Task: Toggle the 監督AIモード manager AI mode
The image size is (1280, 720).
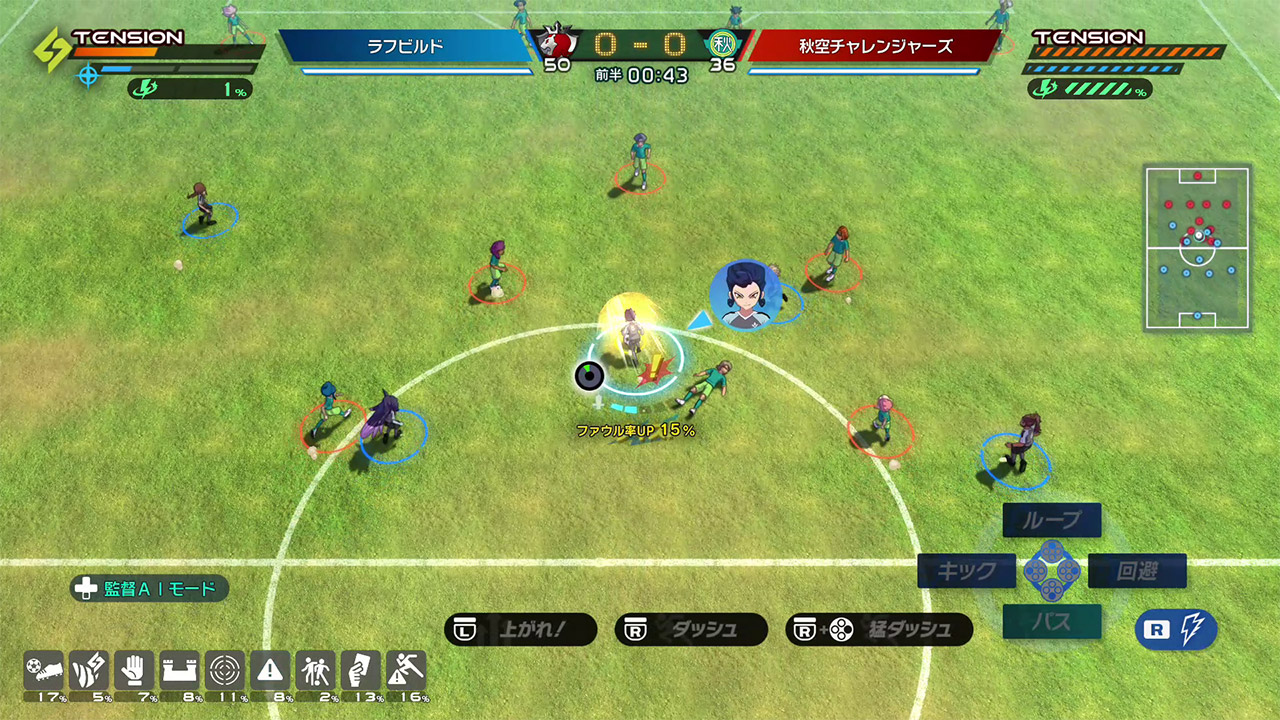Action: [x=150, y=589]
